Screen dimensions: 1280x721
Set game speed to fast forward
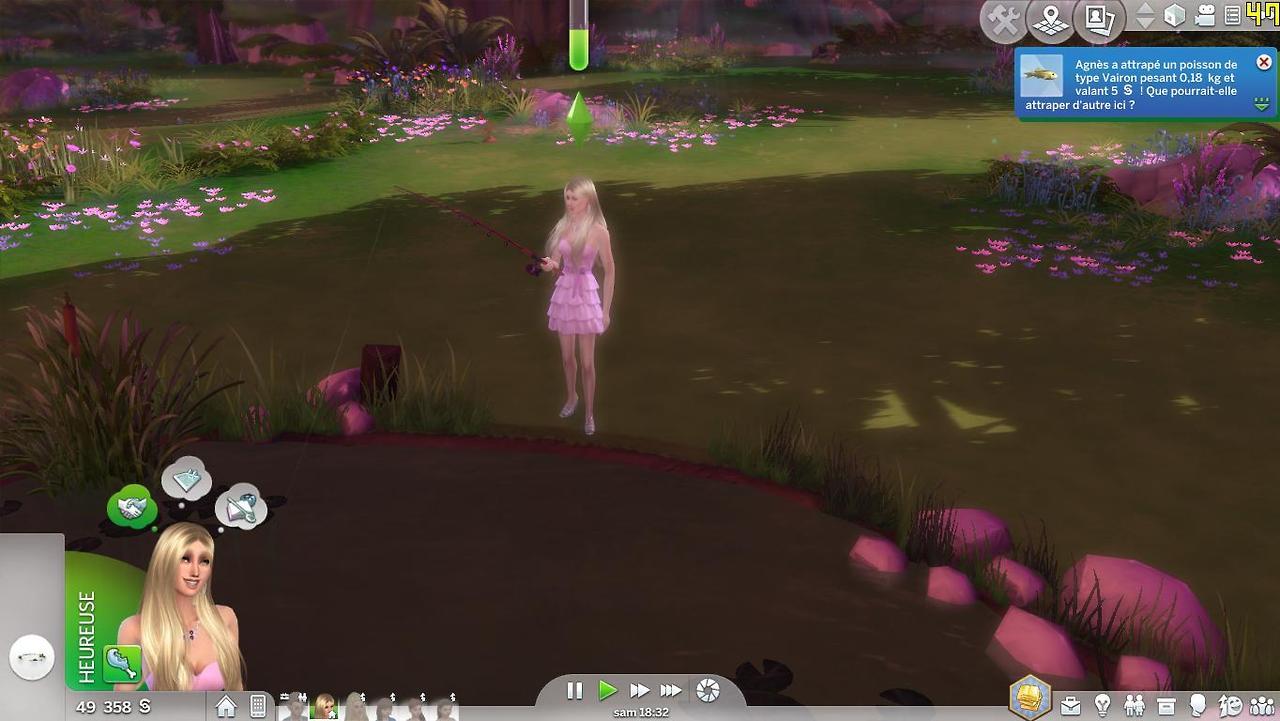pyautogui.click(x=639, y=690)
